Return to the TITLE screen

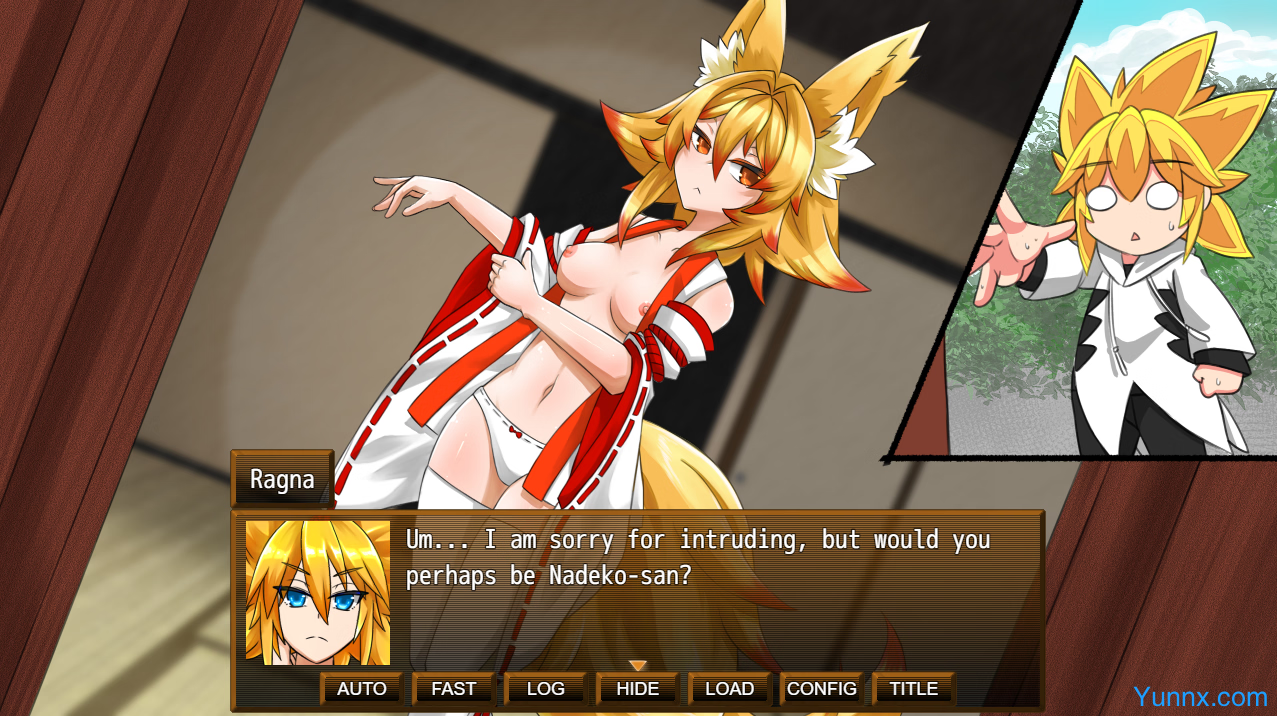pos(913,689)
